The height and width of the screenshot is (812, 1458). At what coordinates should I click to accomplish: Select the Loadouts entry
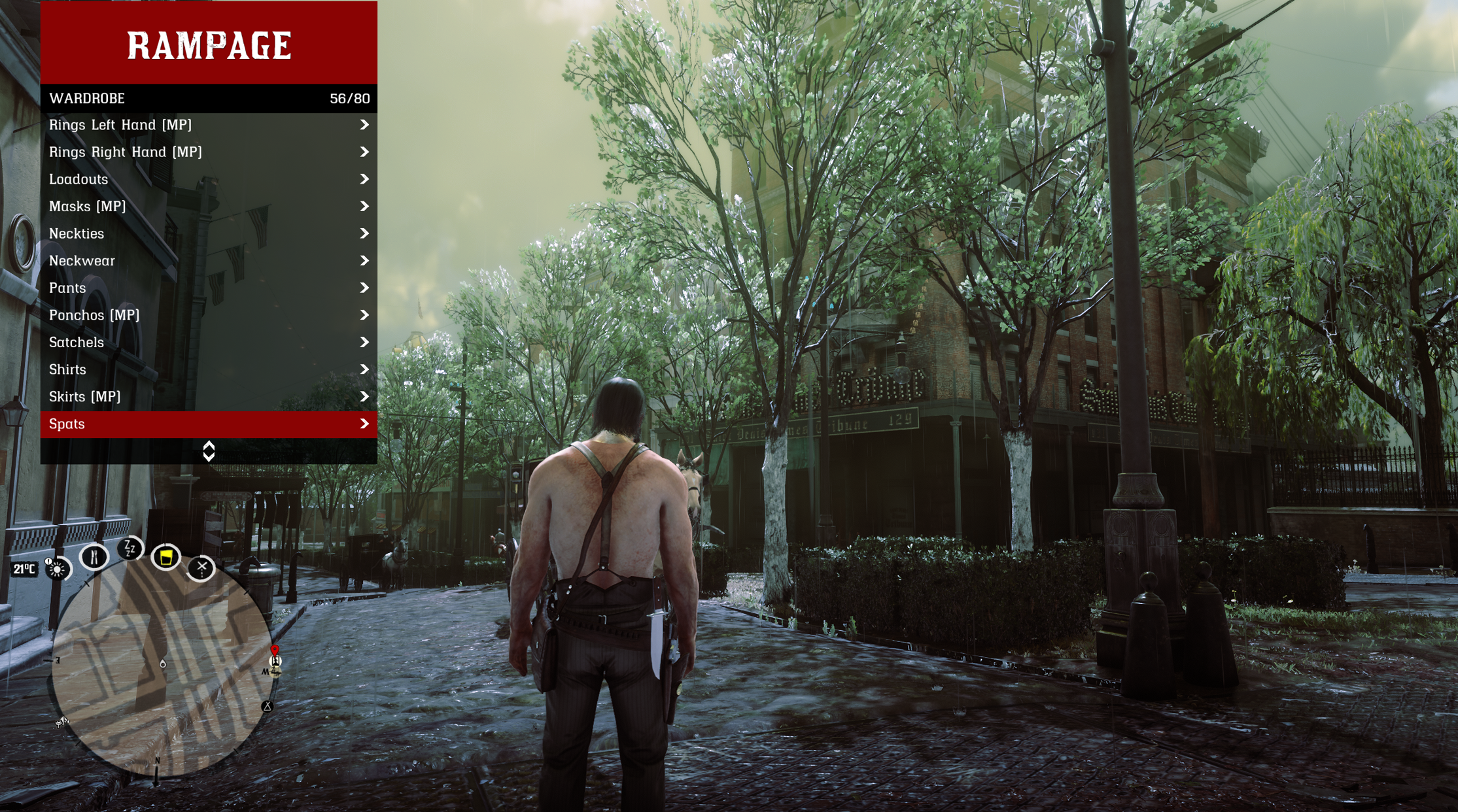(208, 179)
